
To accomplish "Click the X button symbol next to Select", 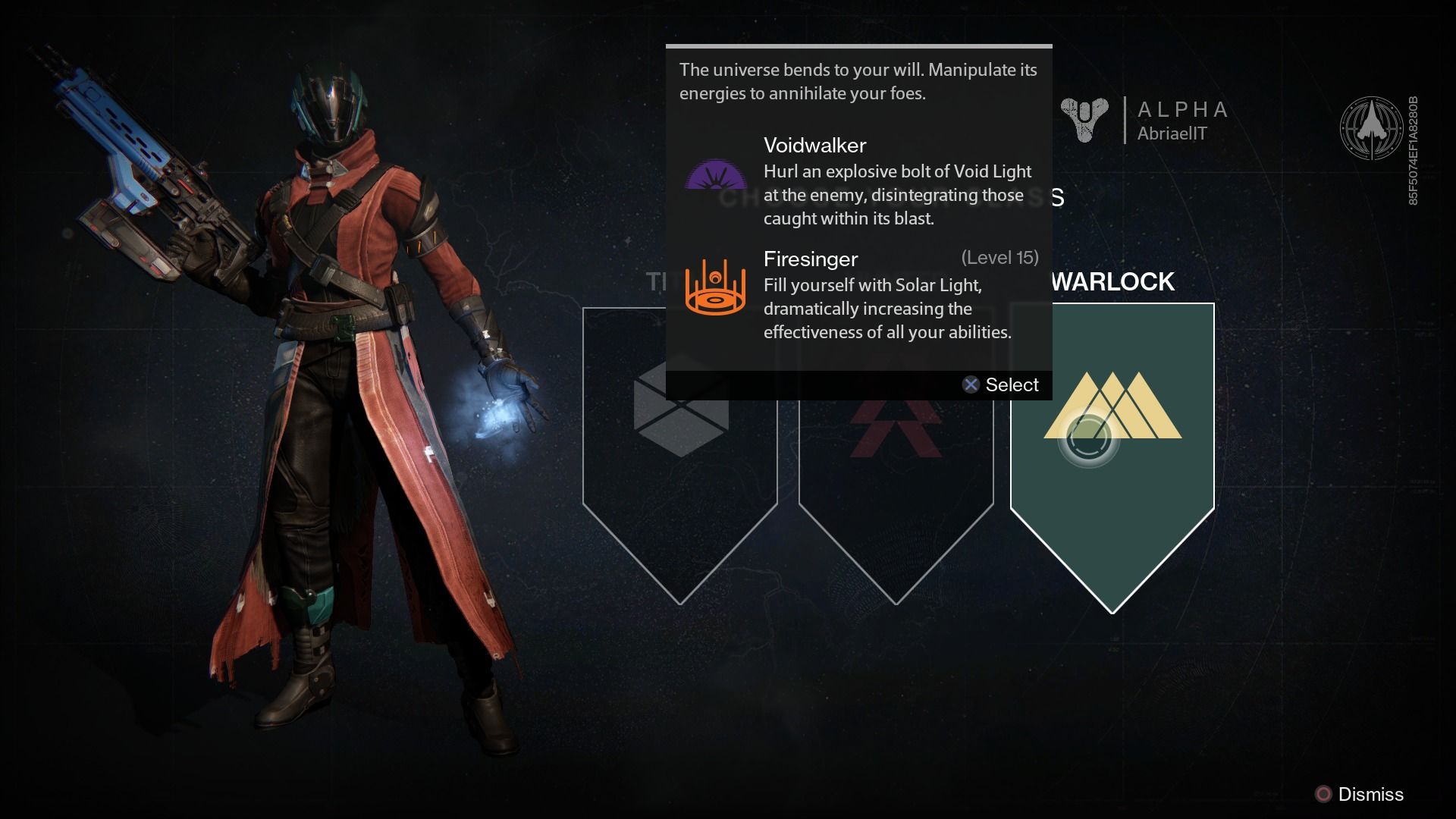I will 970,384.
